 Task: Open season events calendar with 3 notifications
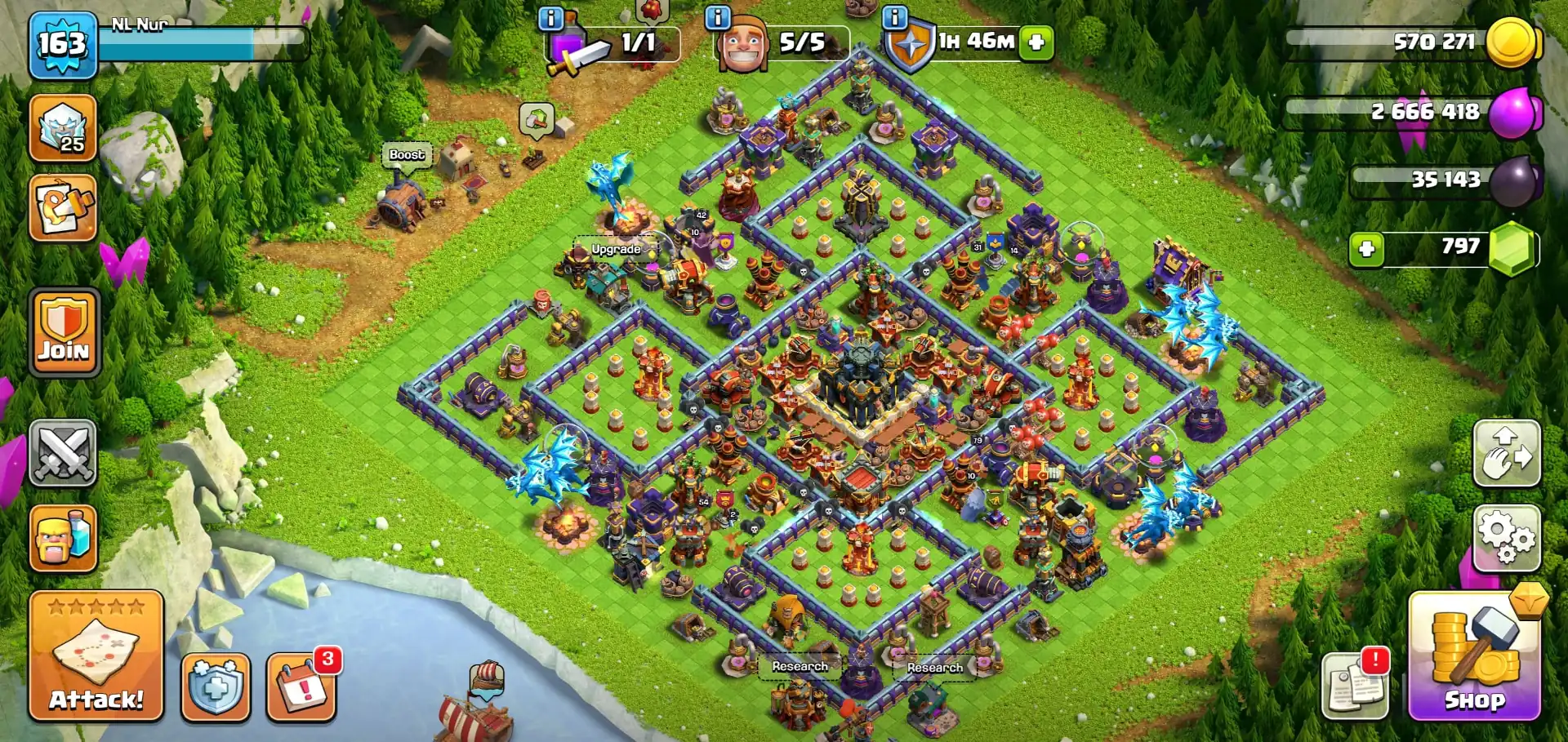(302, 688)
